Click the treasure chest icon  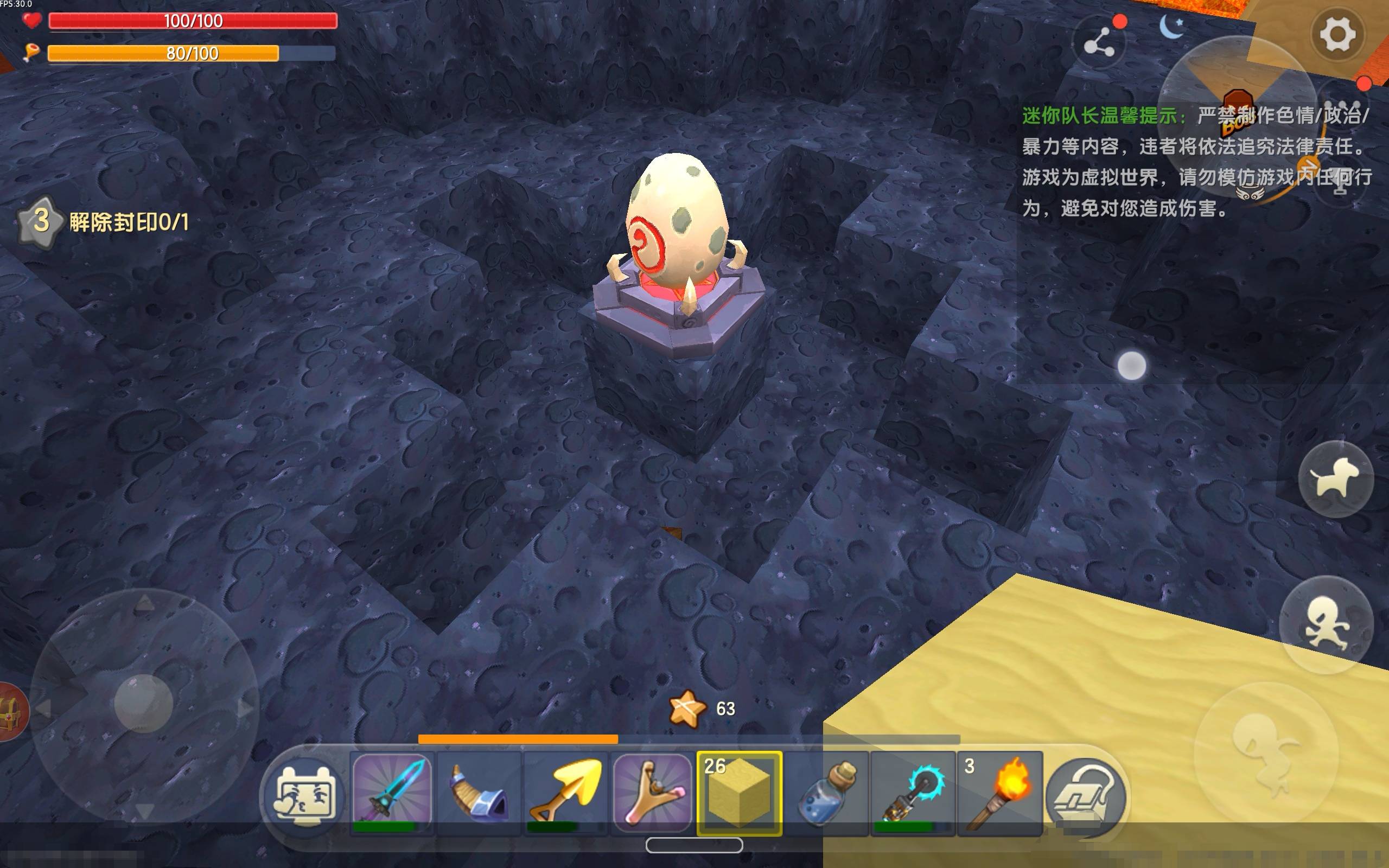click(10, 712)
